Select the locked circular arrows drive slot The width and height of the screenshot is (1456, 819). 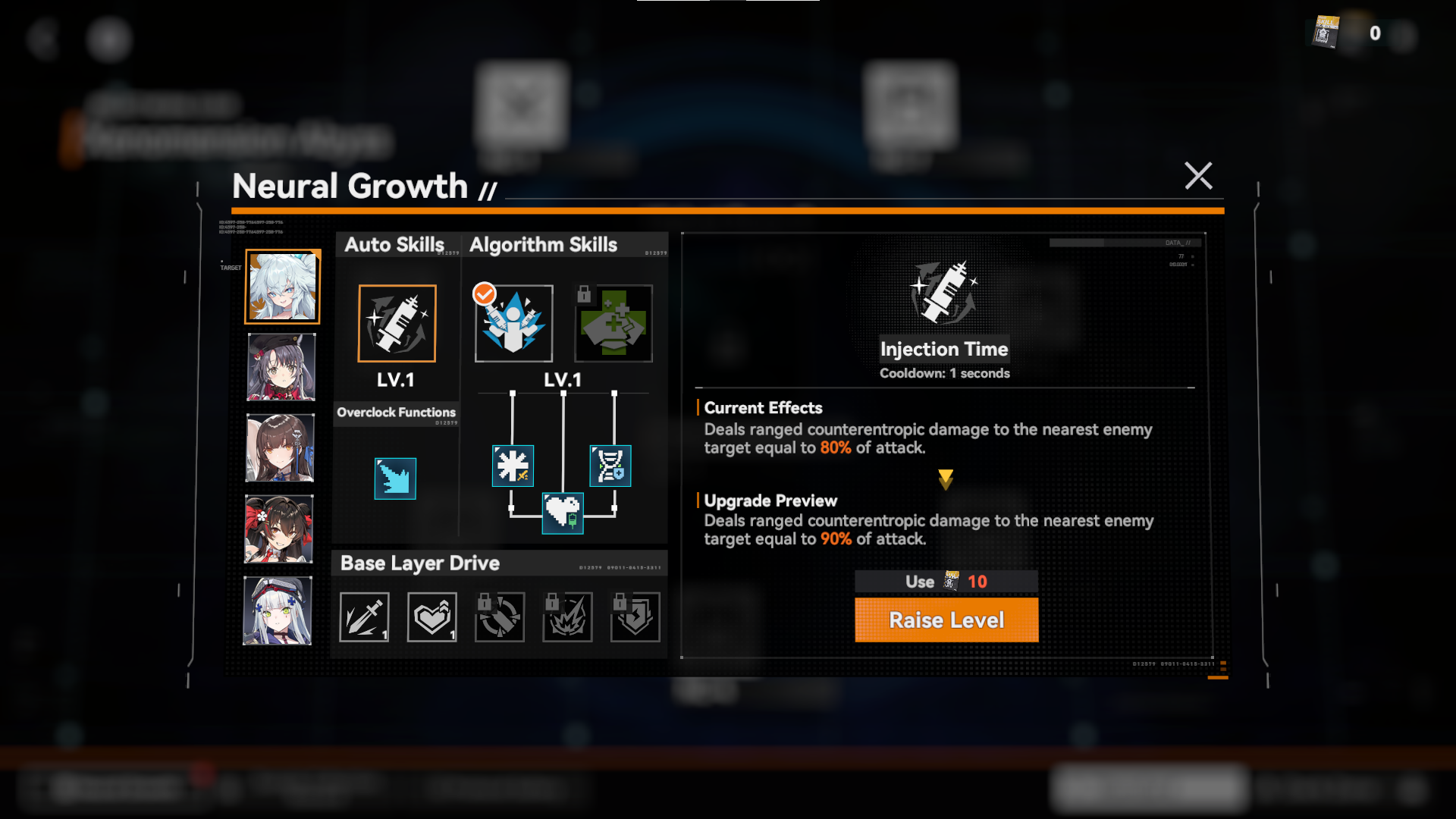coord(500,617)
